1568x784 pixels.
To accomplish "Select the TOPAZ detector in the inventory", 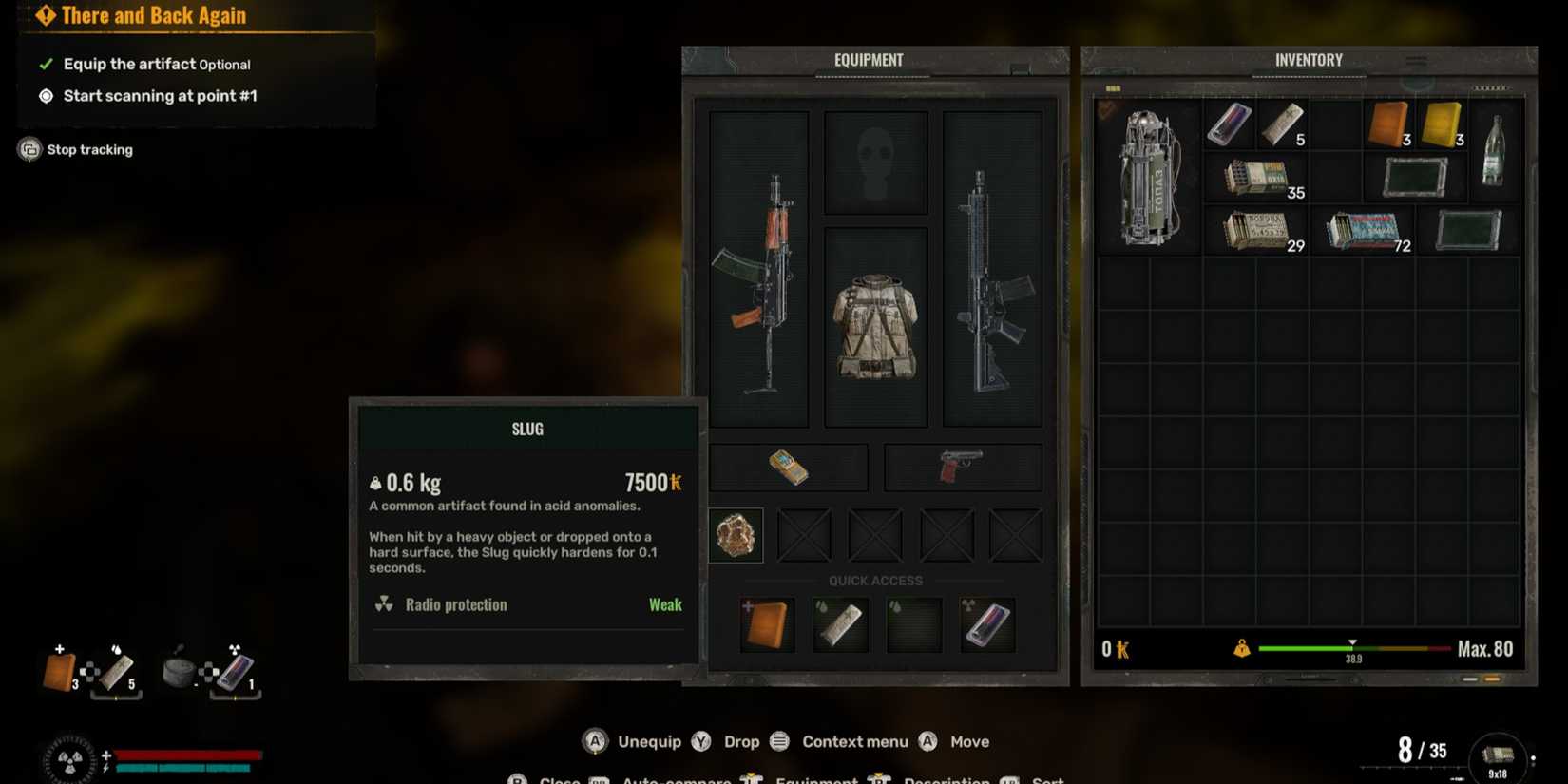I will pos(1147,176).
